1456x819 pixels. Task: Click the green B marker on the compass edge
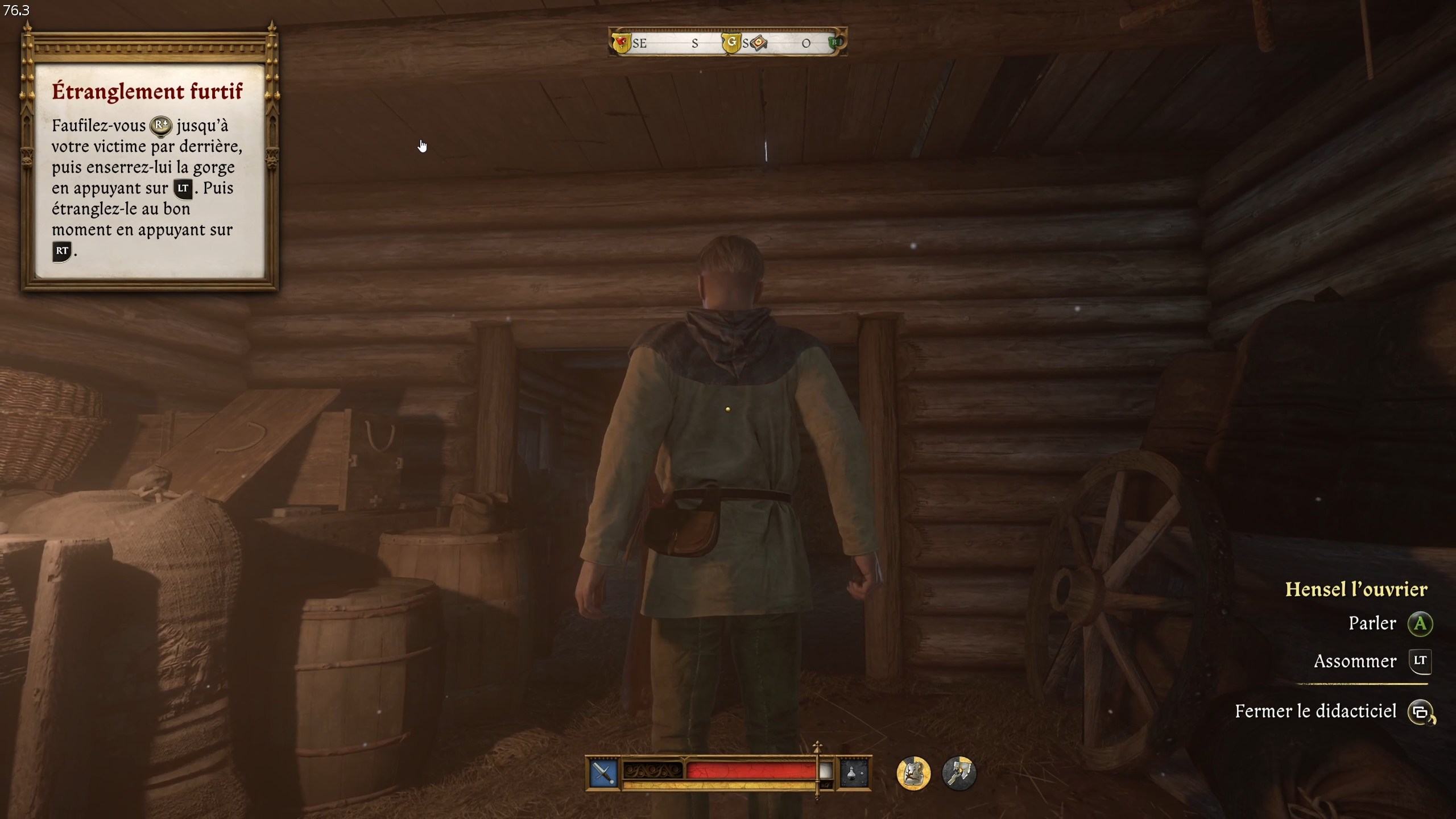coord(834,42)
